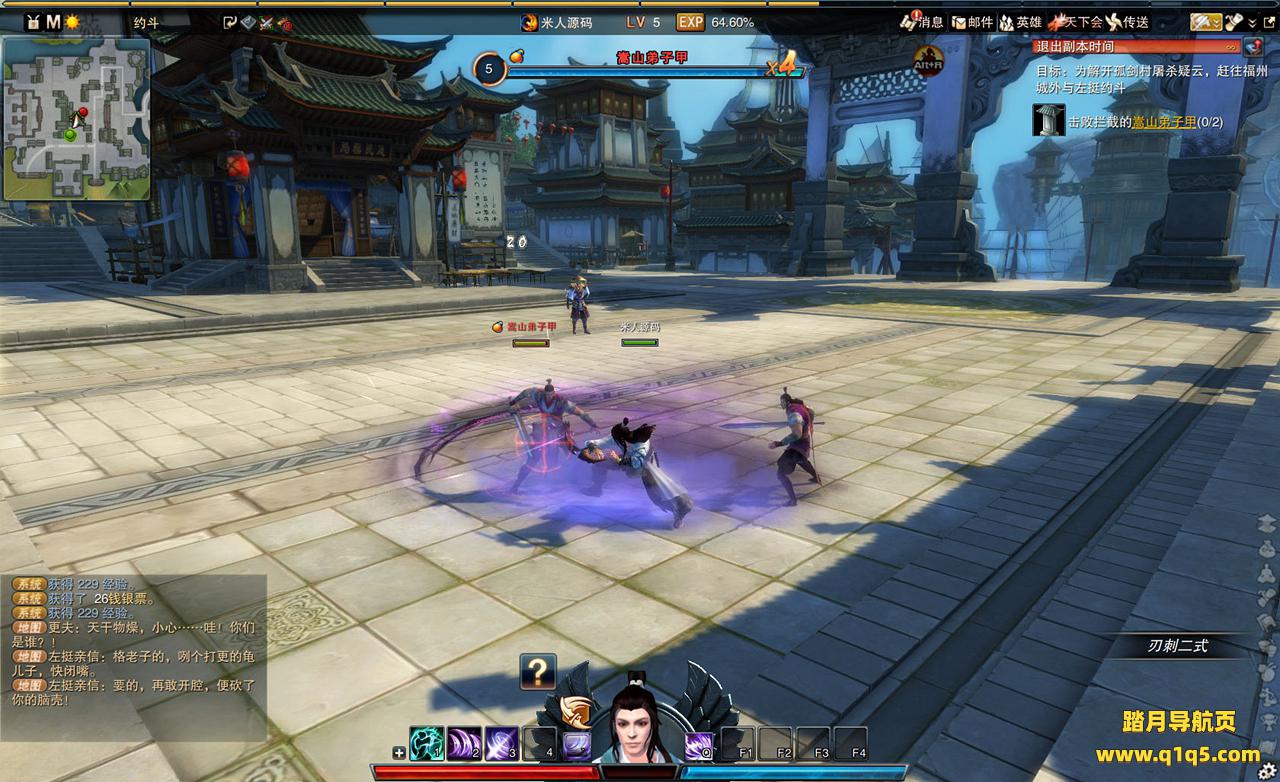The width and height of the screenshot is (1280, 782).
Task: Click the plus button beside the hotbar
Action: (400, 753)
